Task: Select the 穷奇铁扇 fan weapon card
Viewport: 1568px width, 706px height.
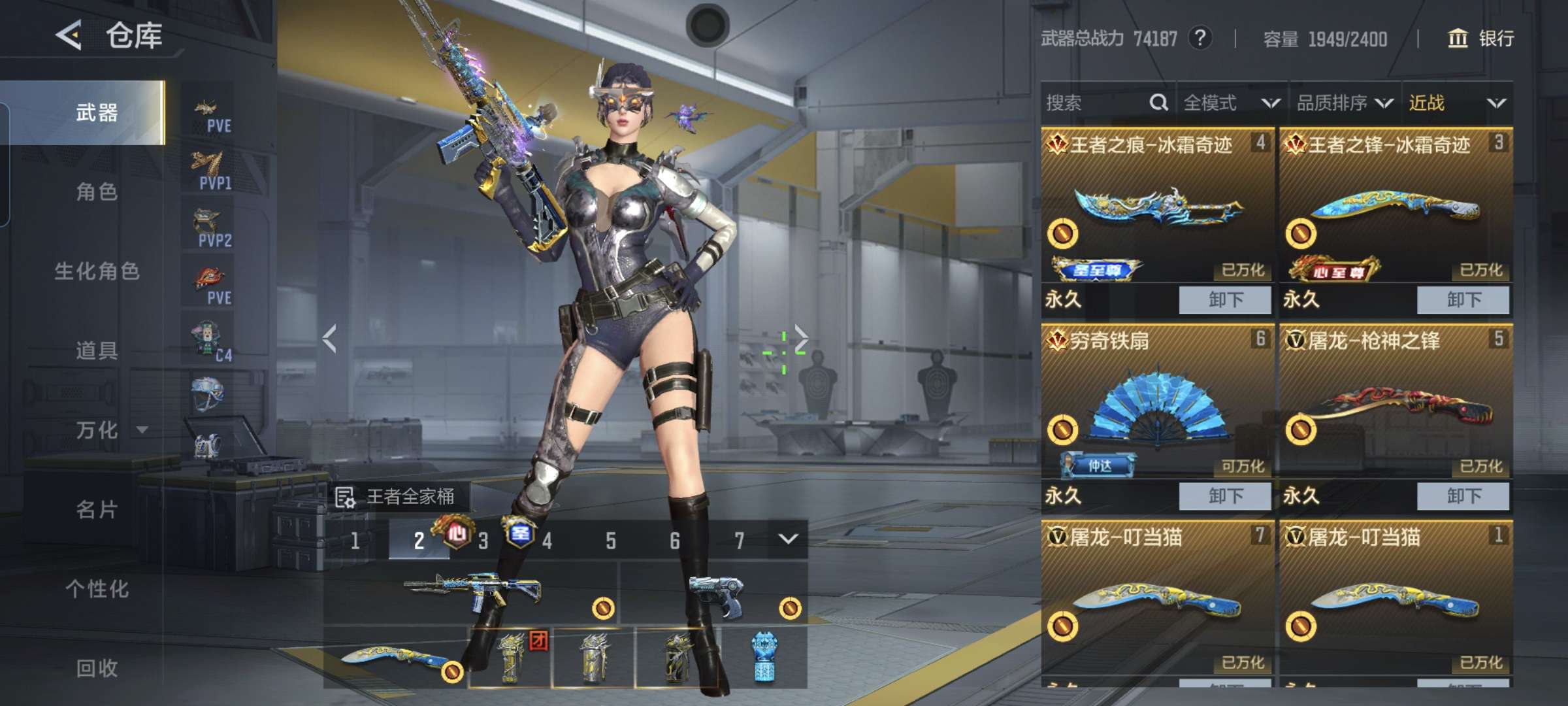Action: [1157, 402]
